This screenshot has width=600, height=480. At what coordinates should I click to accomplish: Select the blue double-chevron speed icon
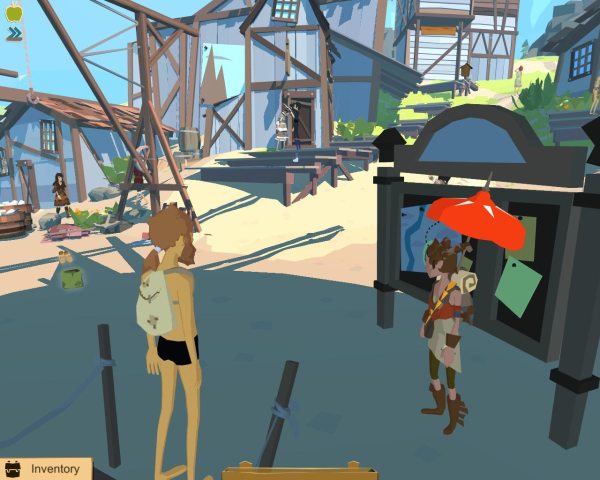(x=14, y=34)
